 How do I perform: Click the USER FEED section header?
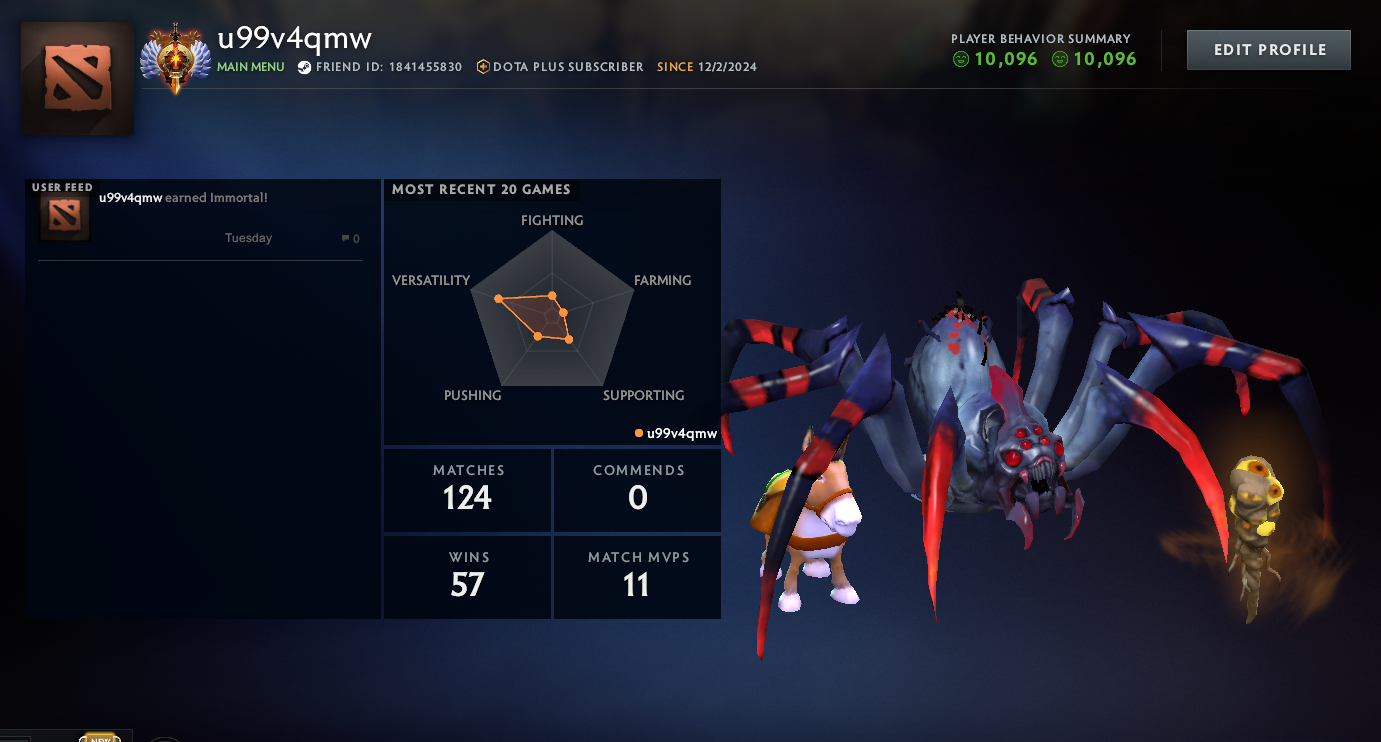pos(60,186)
